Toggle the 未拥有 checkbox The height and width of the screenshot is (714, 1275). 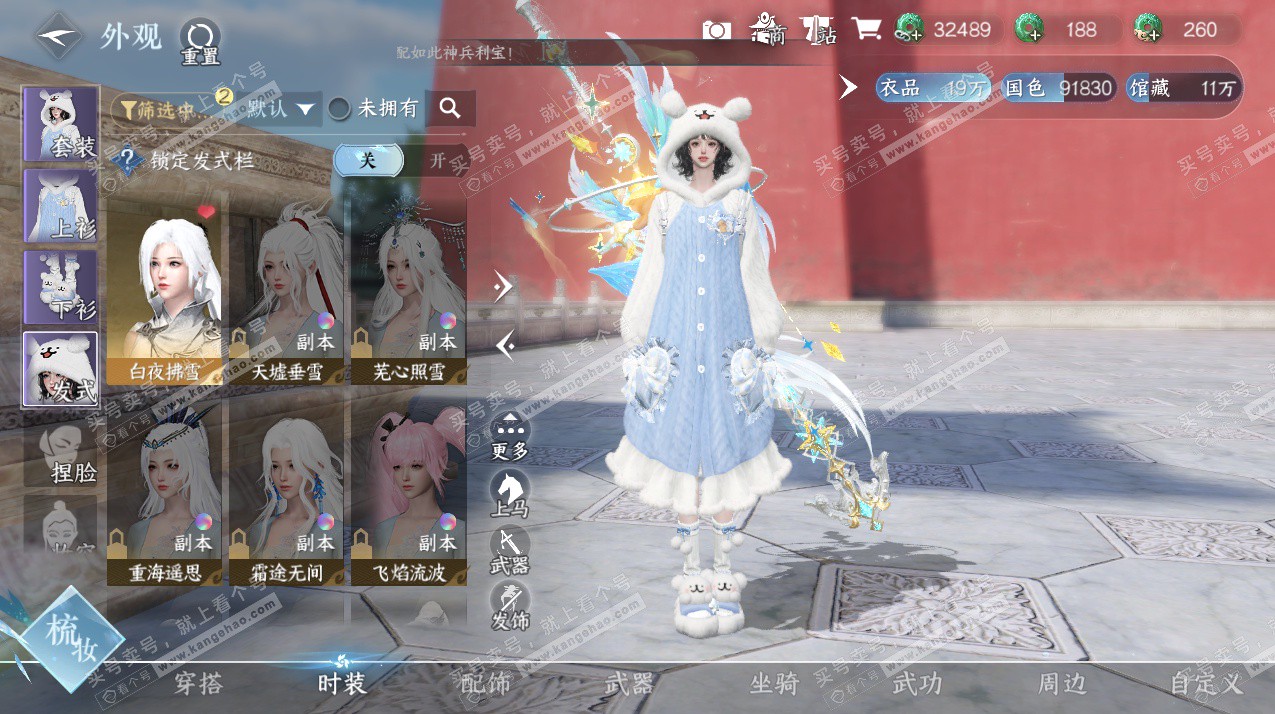coord(340,108)
